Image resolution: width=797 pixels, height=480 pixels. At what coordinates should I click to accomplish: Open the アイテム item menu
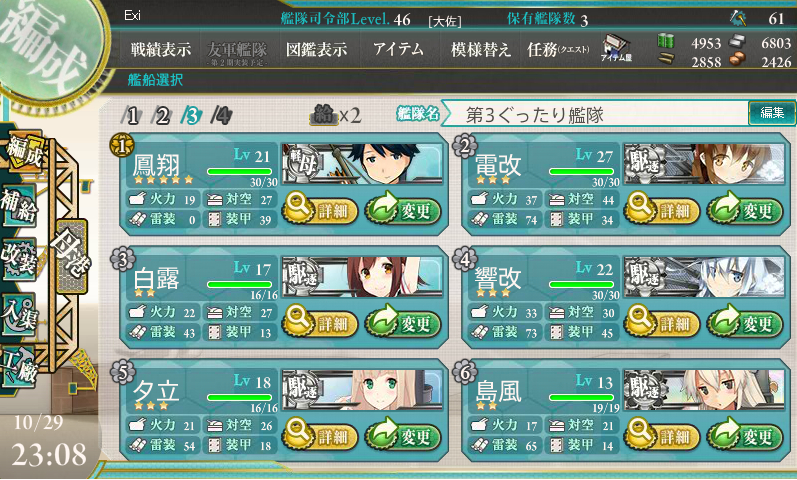(397, 49)
